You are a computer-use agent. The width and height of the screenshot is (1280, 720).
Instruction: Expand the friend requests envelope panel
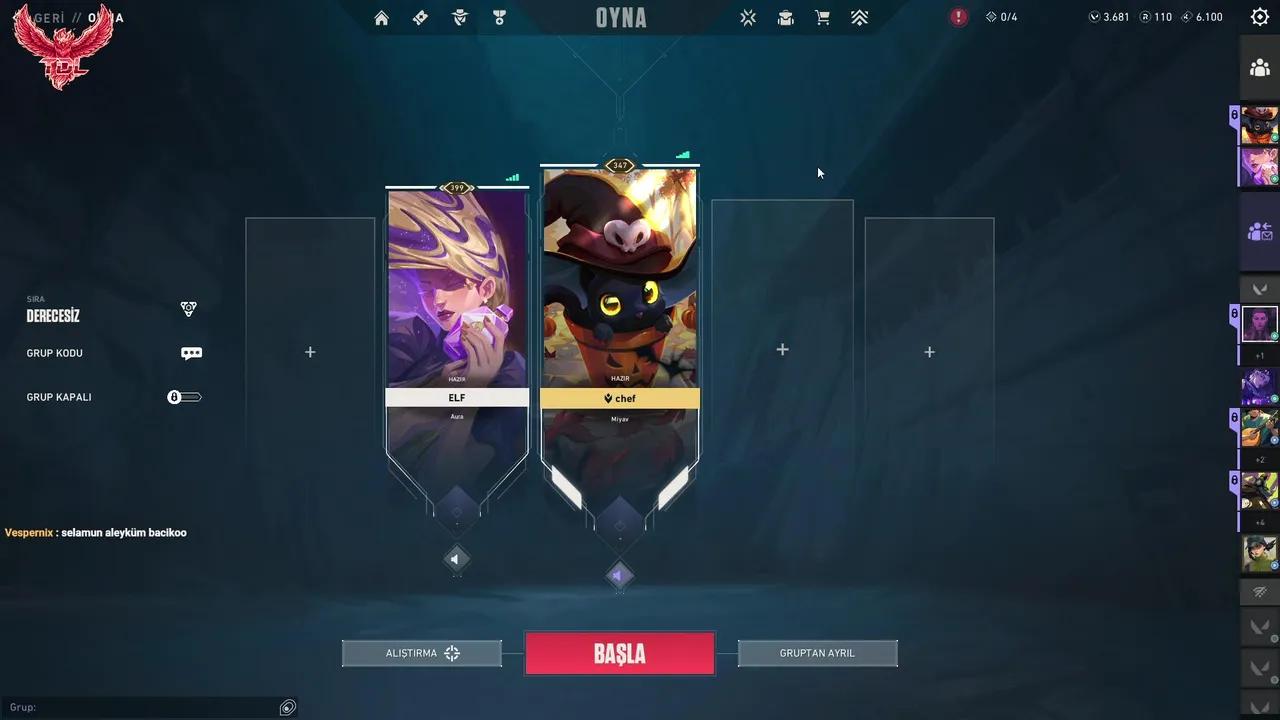[1262, 231]
